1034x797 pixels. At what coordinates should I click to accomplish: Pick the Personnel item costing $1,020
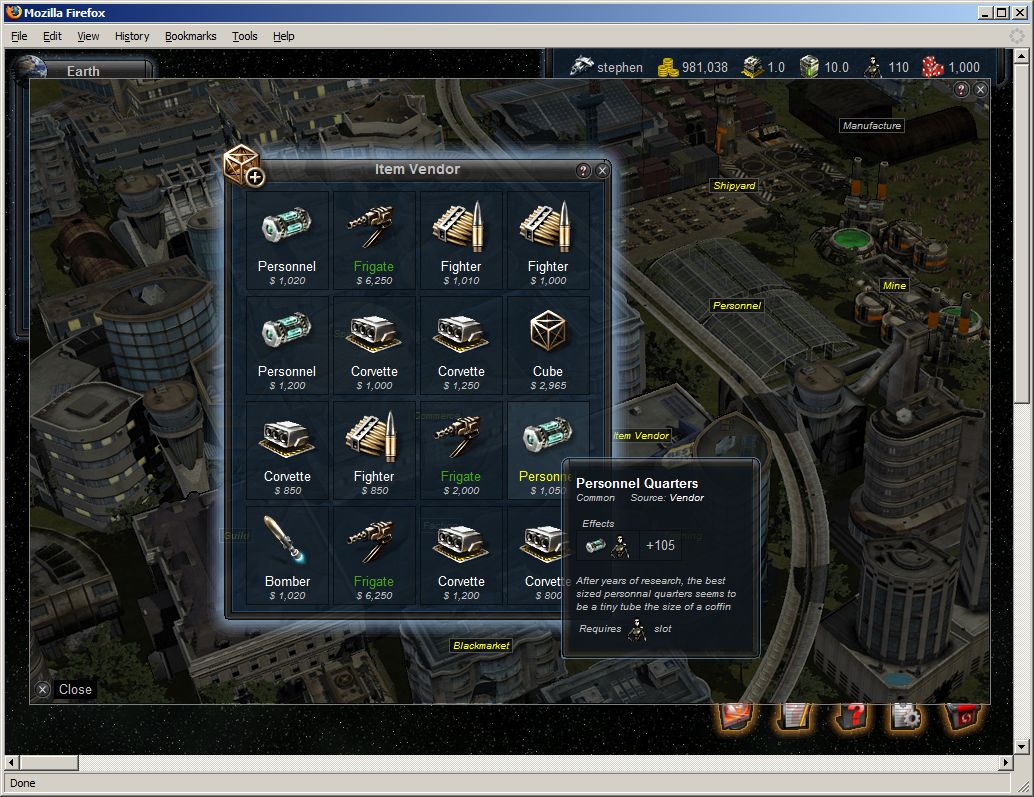pyautogui.click(x=287, y=241)
